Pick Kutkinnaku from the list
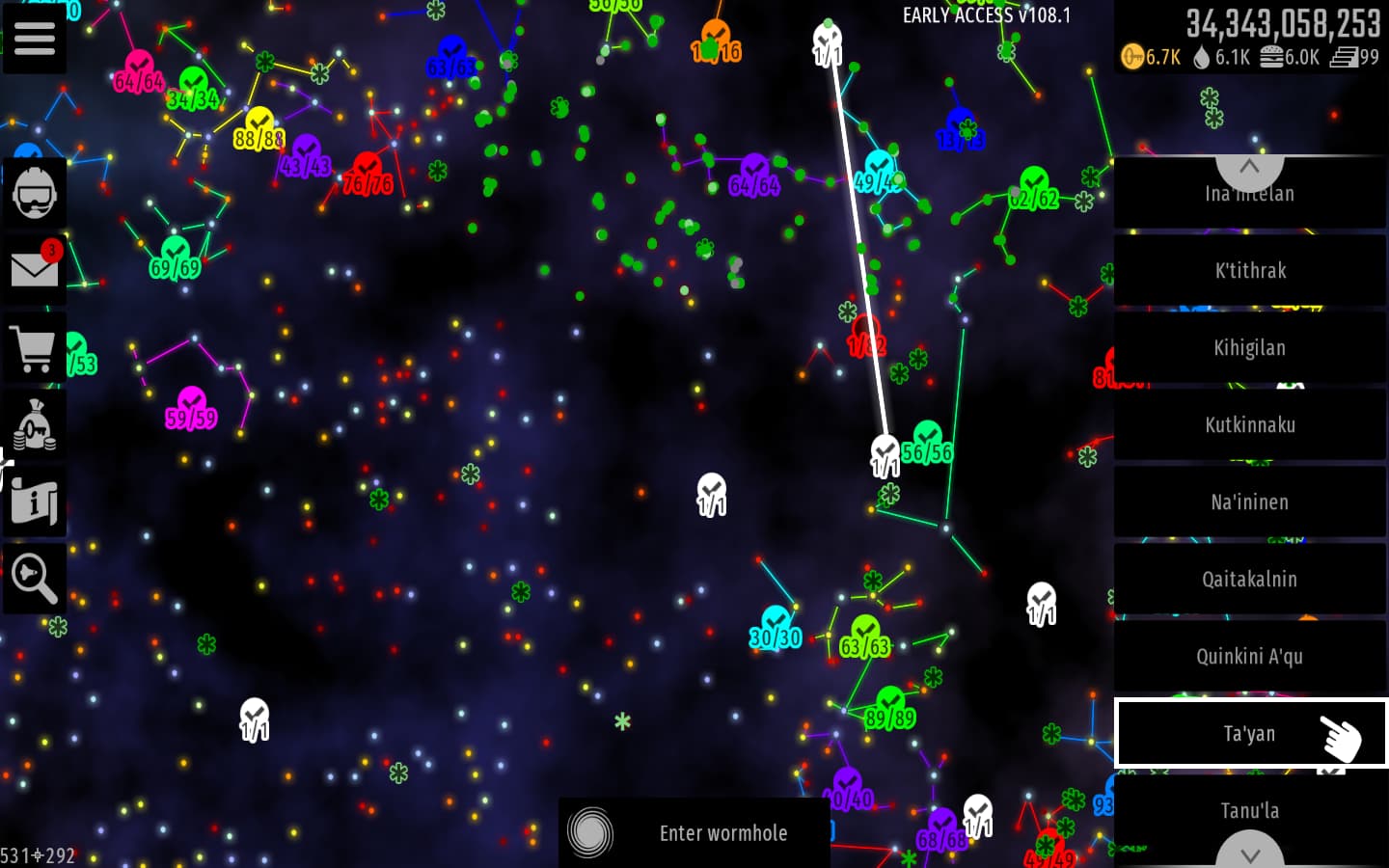Screen dimensions: 1389x868 pyautogui.click(x=1249, y=425)
